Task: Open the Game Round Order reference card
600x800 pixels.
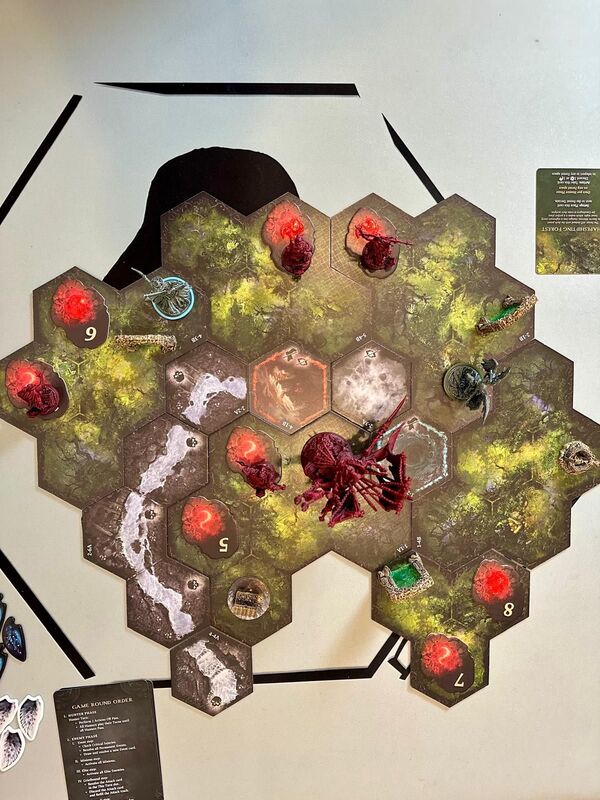Action: point(108,740)
